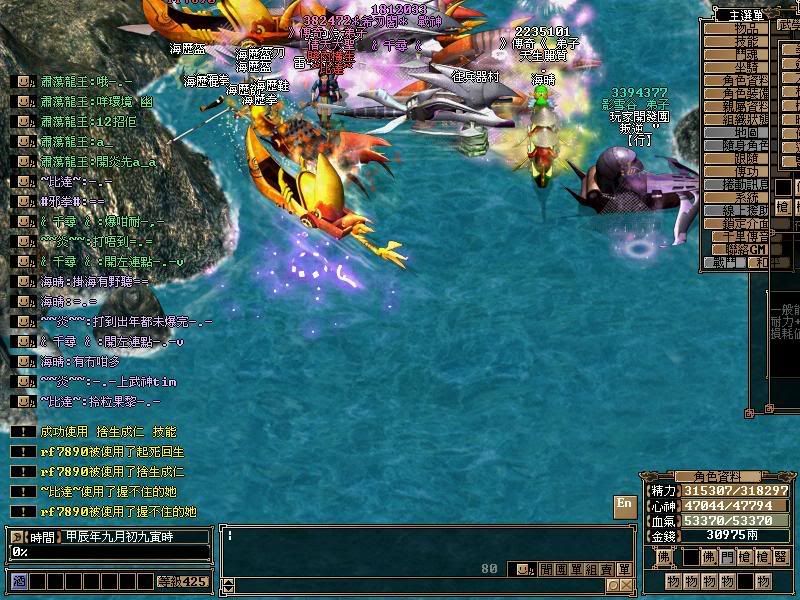Select the 組 party chat channel button
This screenshot has height=600, width=800.
click(592, 569)
